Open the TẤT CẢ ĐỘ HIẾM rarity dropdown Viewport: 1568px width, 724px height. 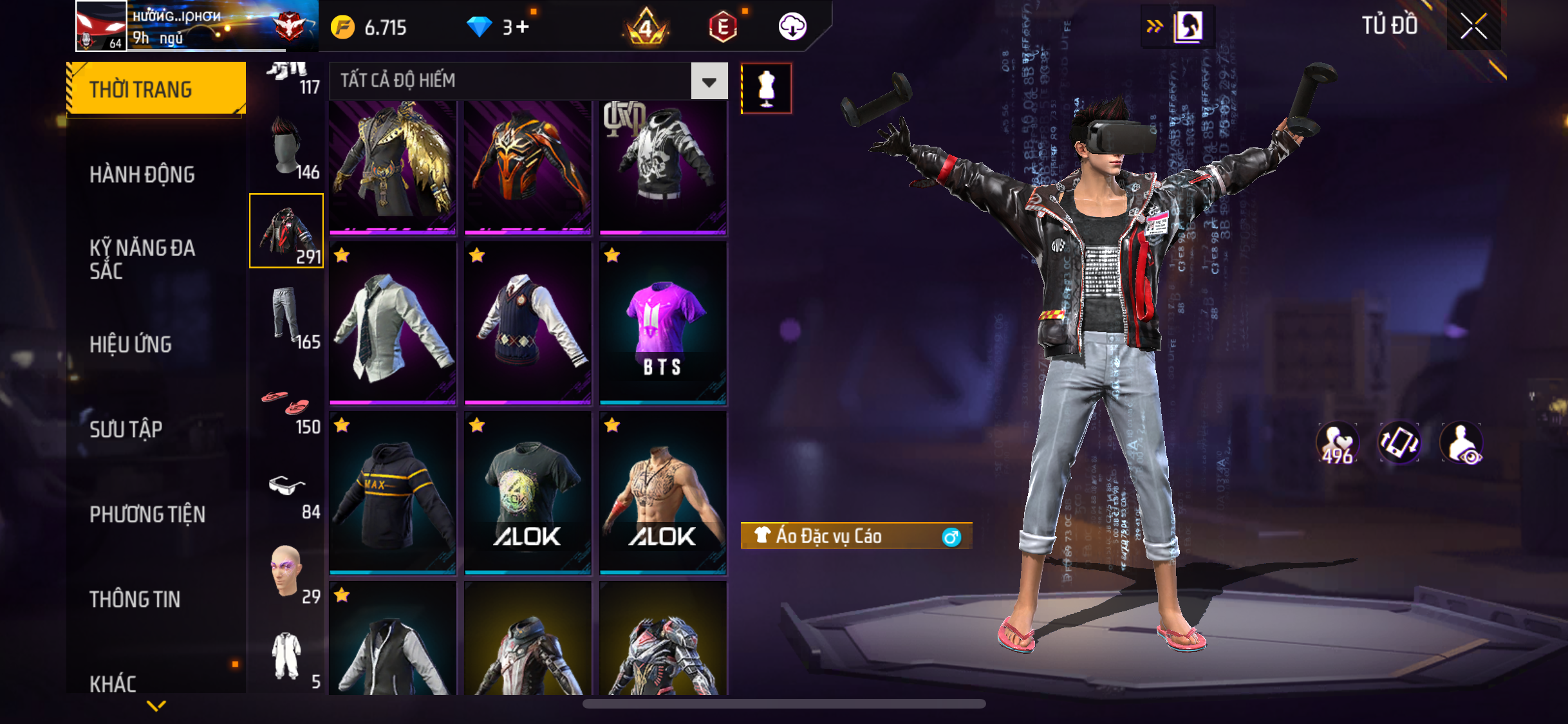(x=709, y=82)
